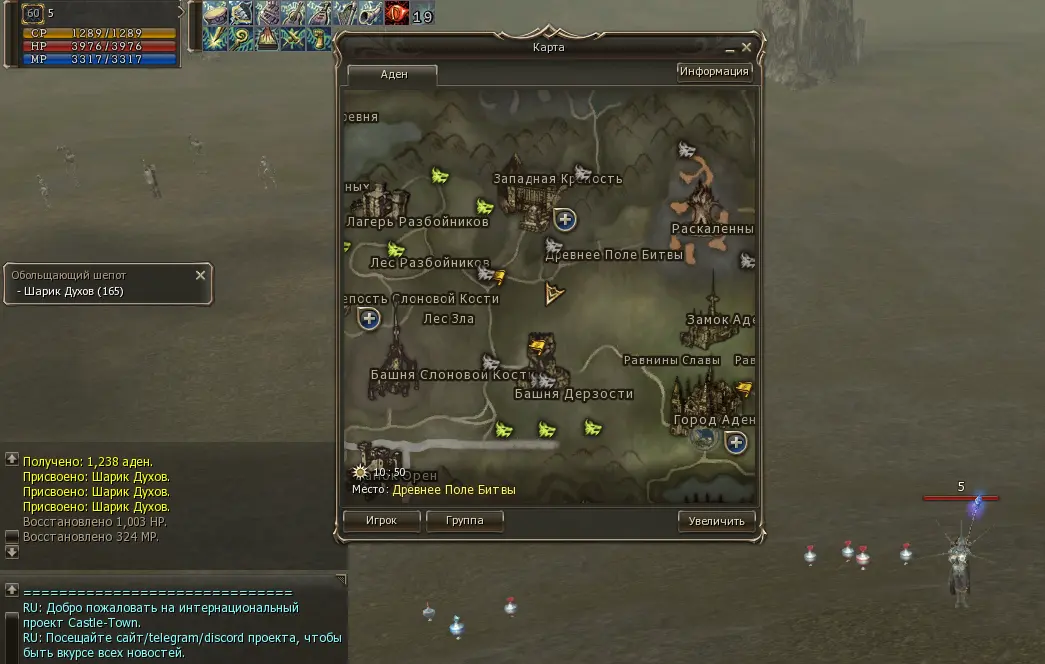This screenshot has height=664, width=1045.
Task: Click the Раскаленные Топи region on map
Action: tap(706, 200)
